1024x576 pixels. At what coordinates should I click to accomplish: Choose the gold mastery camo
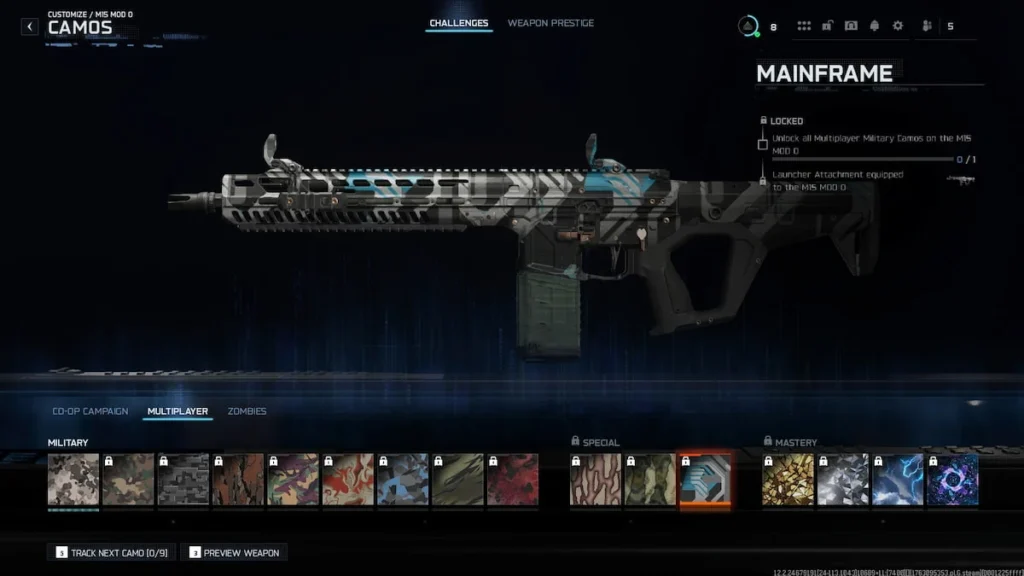pyautogui.click(x=788, y=480)
